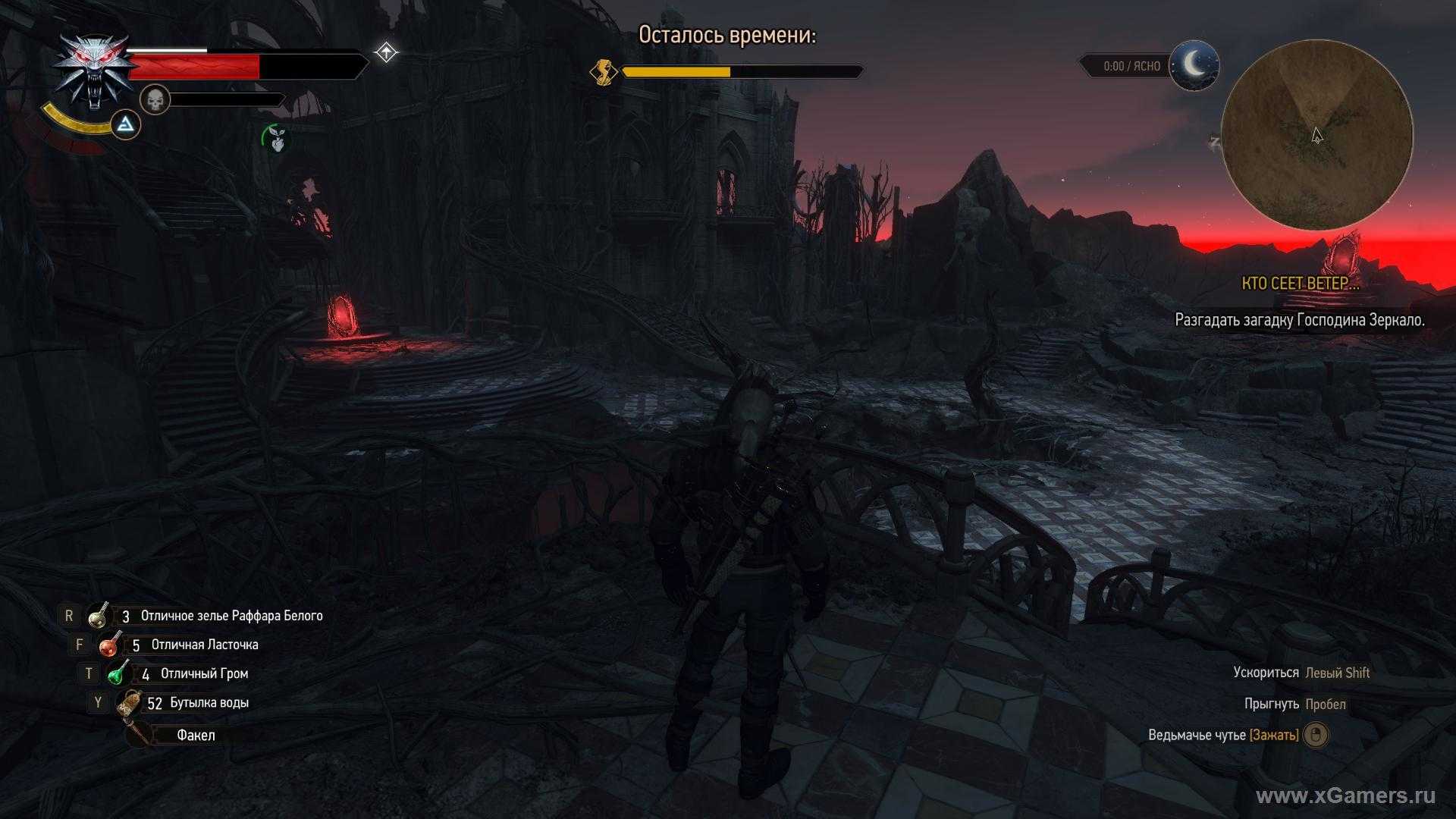Click the level-up arrow icon beside health bar
Viewport: 1456px width, 819px height.
pos(386,52)
